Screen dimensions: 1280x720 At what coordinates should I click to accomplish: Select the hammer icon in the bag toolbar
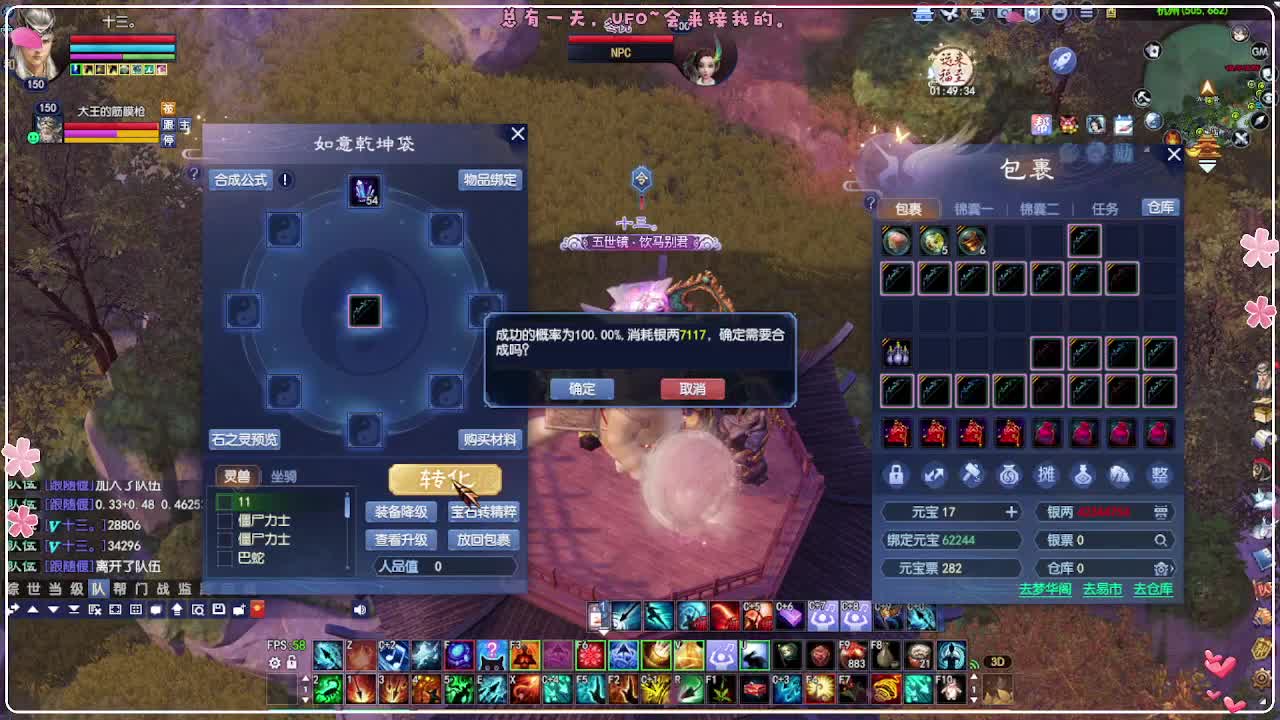point(972,474)
